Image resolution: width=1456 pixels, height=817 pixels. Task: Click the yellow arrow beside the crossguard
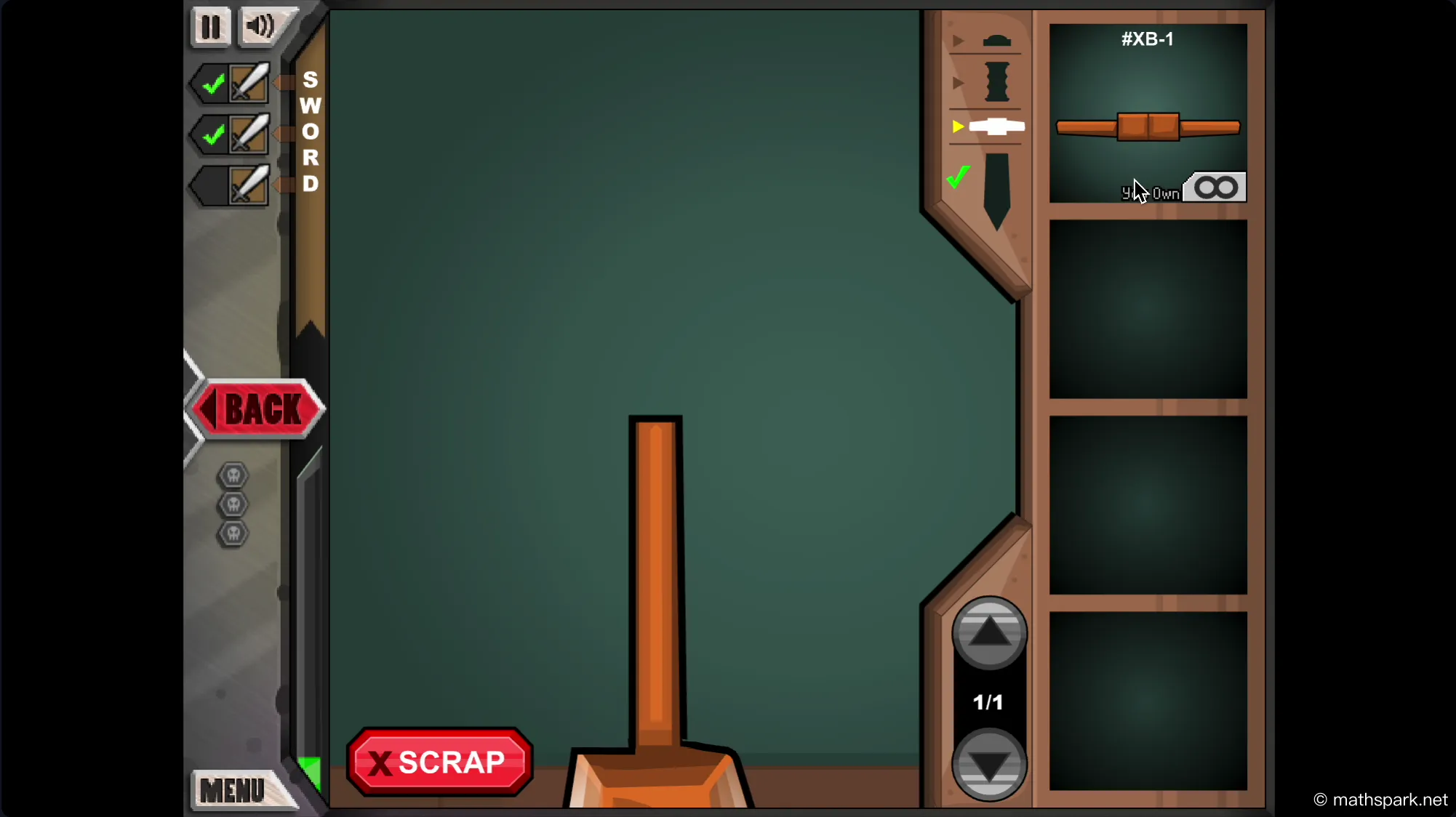[x=958, y=126]
